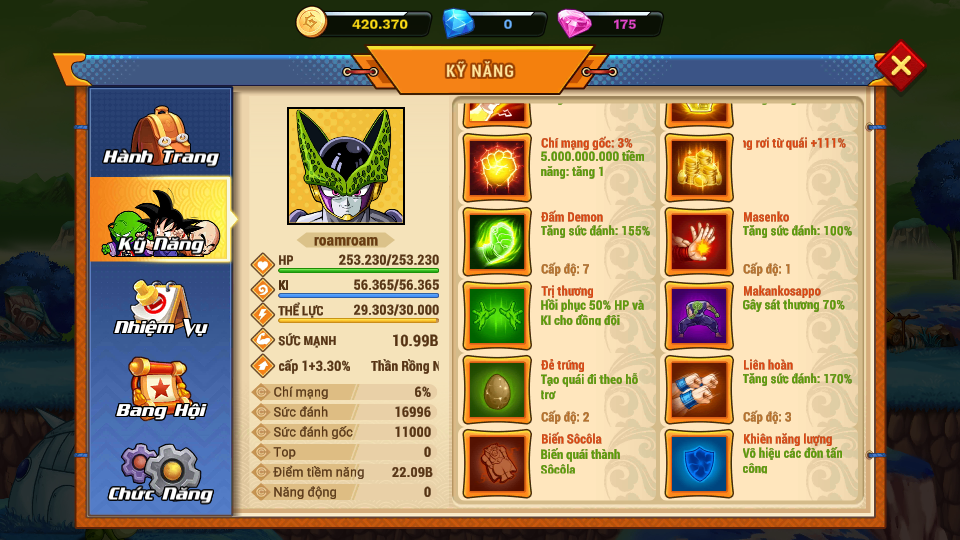Show the Chức Năng tab
The image size is (960, 540).
(161, 472)
